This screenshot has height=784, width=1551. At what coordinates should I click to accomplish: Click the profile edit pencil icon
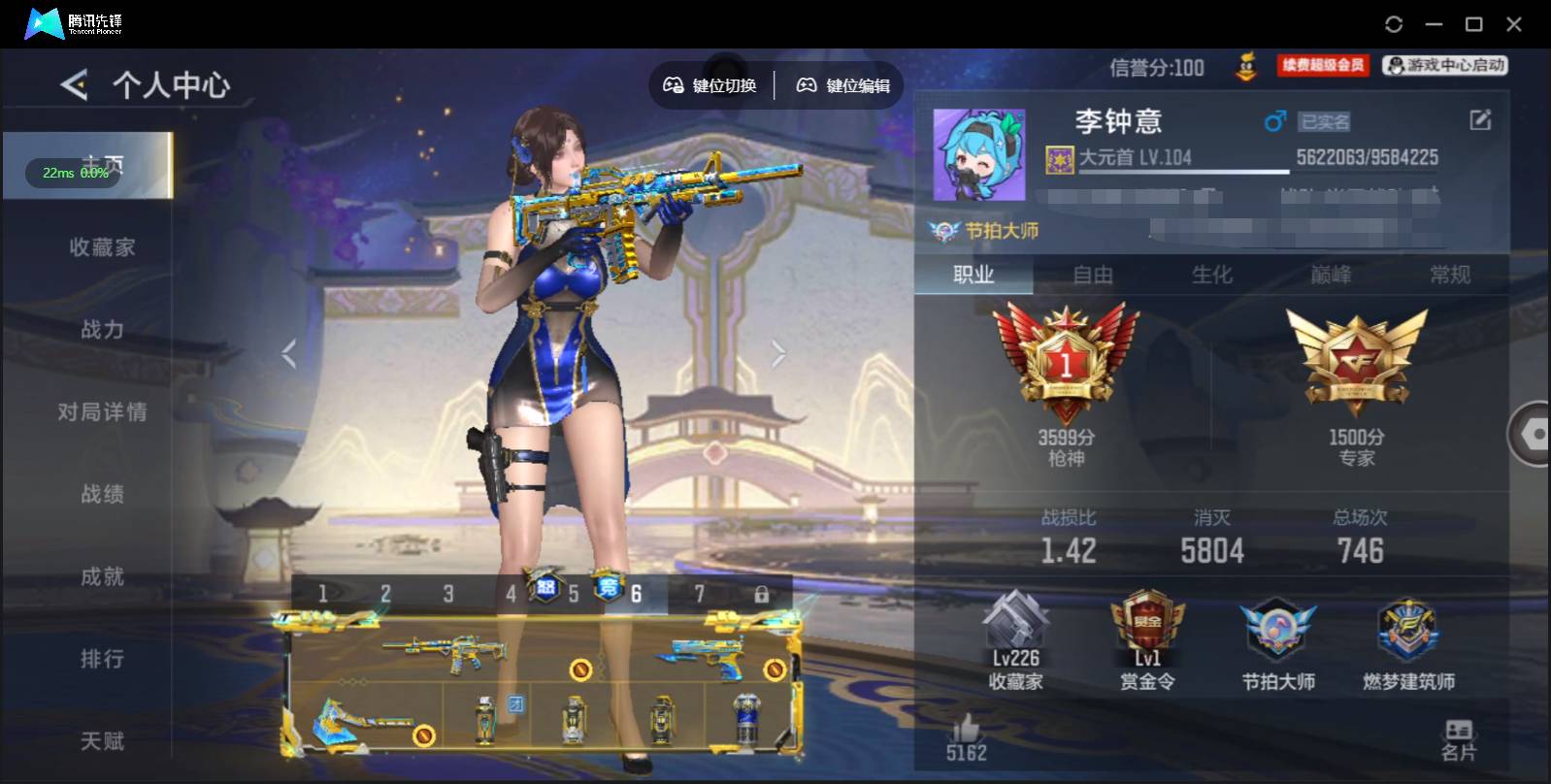point(1479,119)
